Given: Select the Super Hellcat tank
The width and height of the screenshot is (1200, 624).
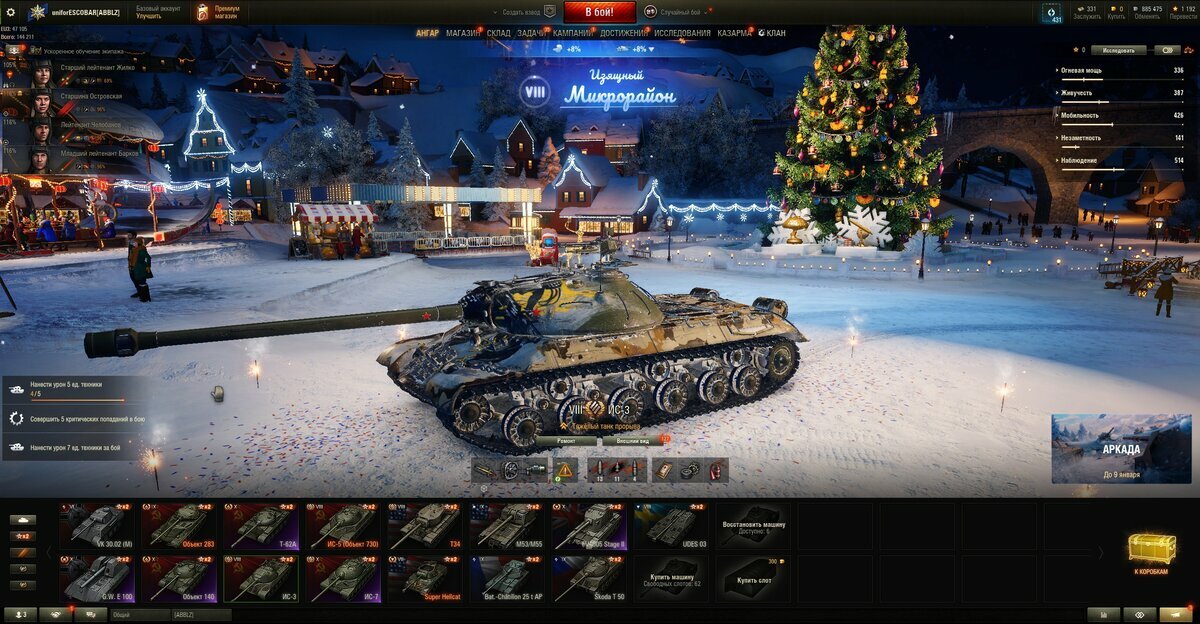Looking at the screenshot, I should 426,578.
